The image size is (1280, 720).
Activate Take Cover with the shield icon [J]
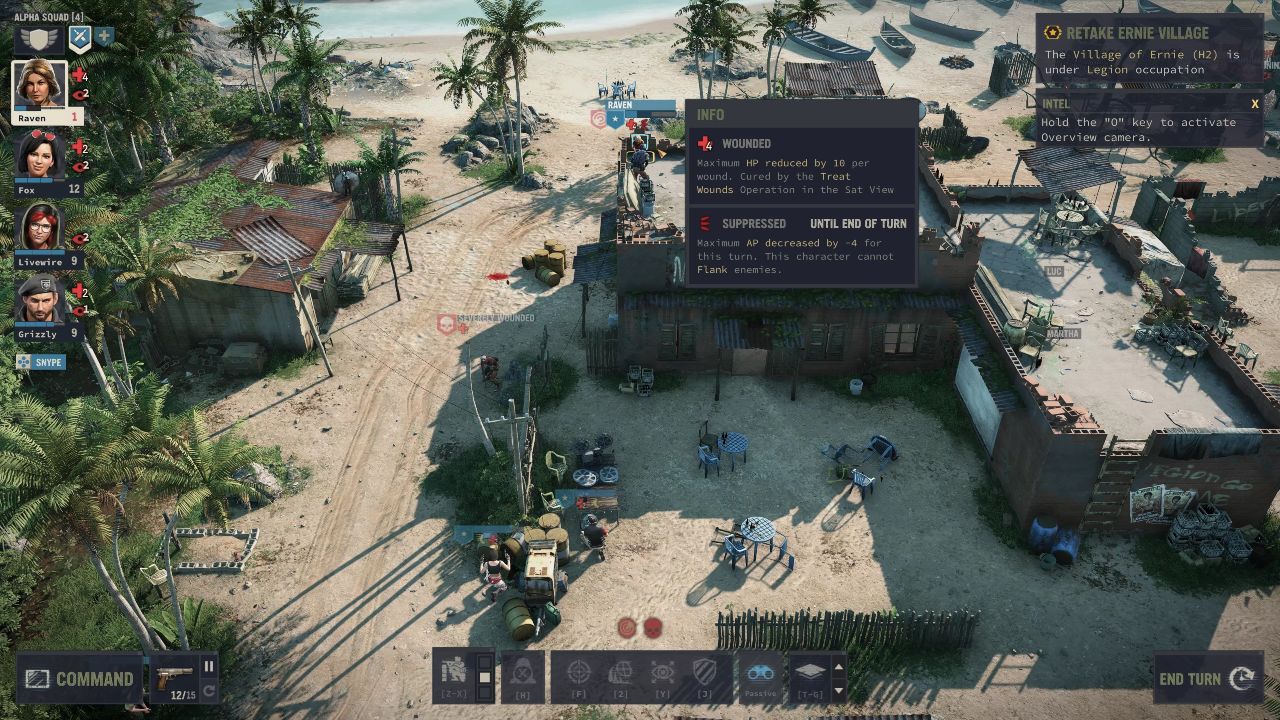[x=703, y=672]
